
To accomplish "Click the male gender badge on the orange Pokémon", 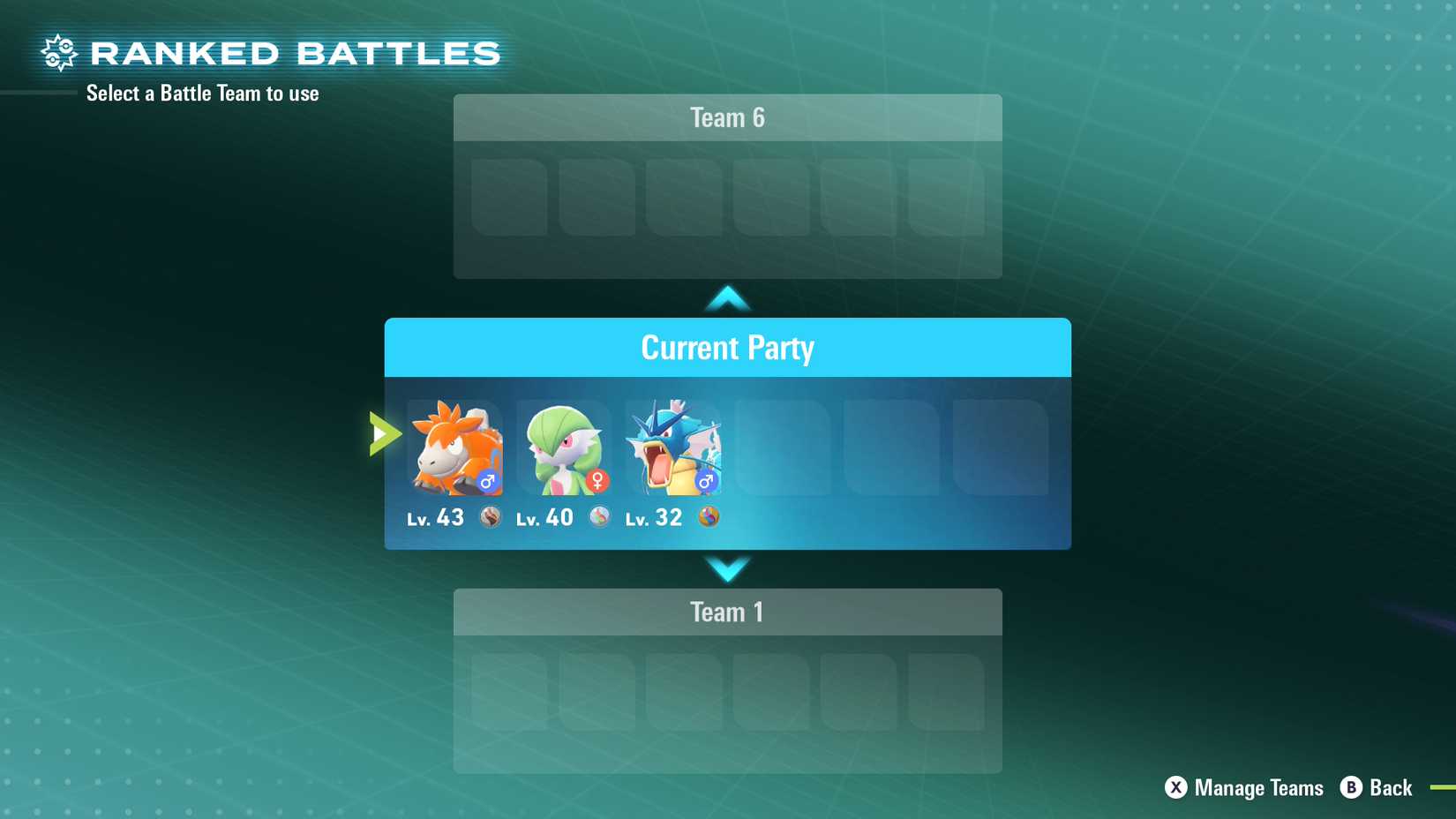I will pos(486,482).
